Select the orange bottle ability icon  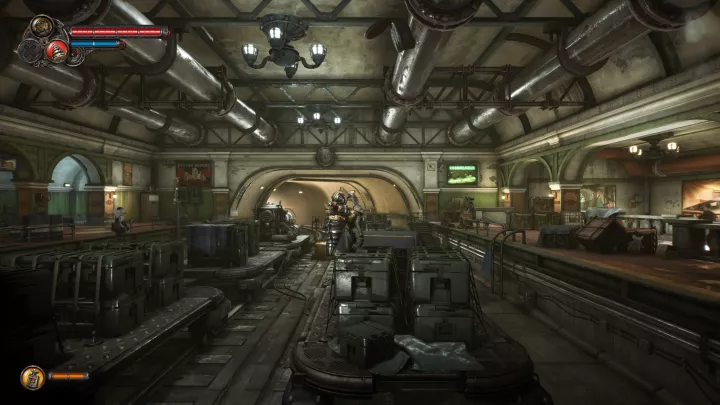[32, 377]
